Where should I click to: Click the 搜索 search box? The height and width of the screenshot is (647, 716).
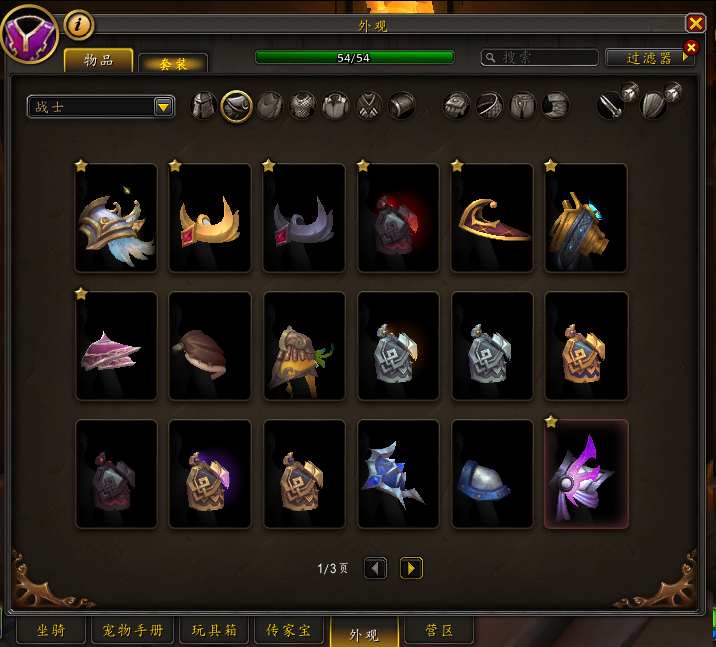(540, 58)
